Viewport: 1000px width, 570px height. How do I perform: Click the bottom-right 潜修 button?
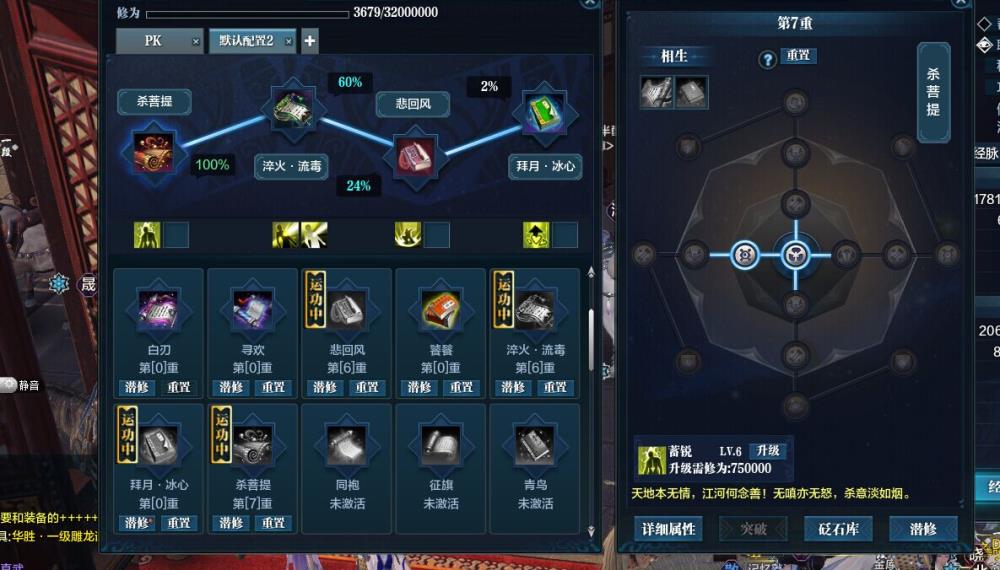[923, 529]
